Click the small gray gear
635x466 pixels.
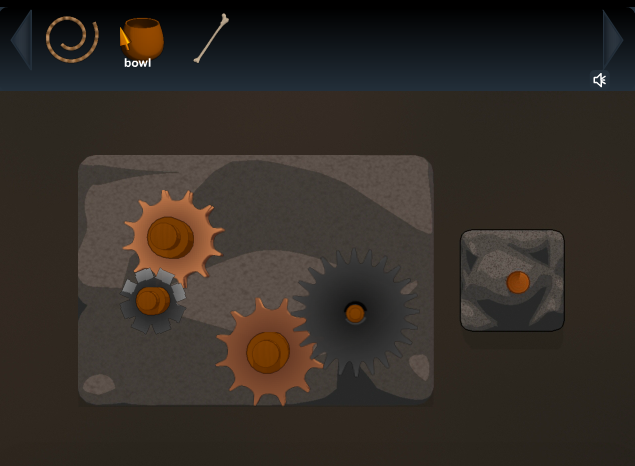(152, 299)
